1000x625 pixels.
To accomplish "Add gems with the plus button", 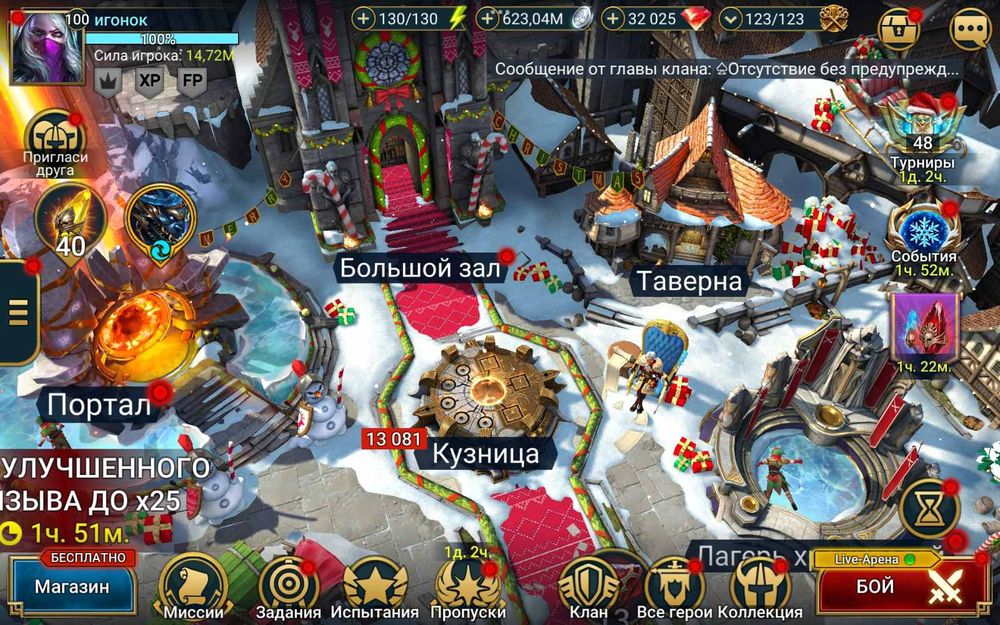I will pyautogui.click(x=612, y=18).
